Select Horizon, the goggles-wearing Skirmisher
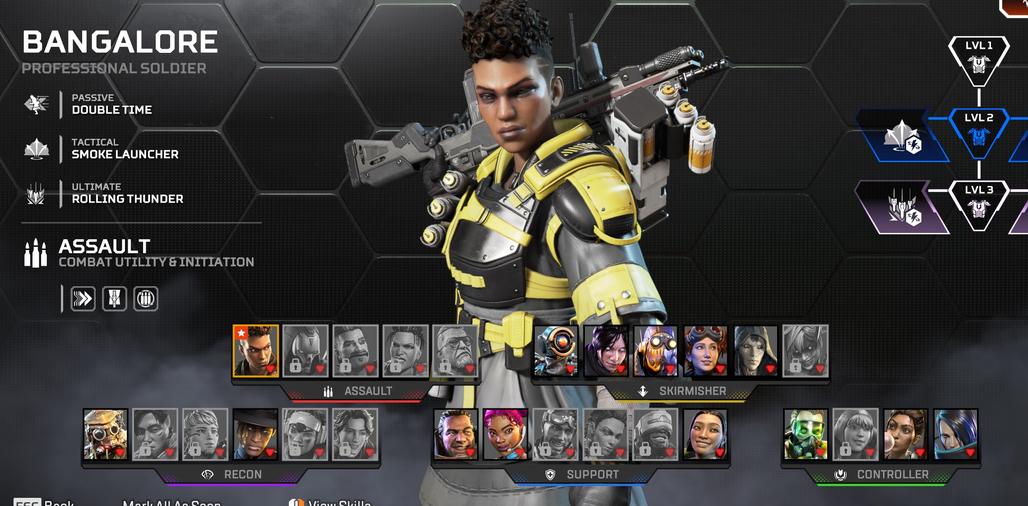Viewport: 1028px width, 506px height. point(706,351)
